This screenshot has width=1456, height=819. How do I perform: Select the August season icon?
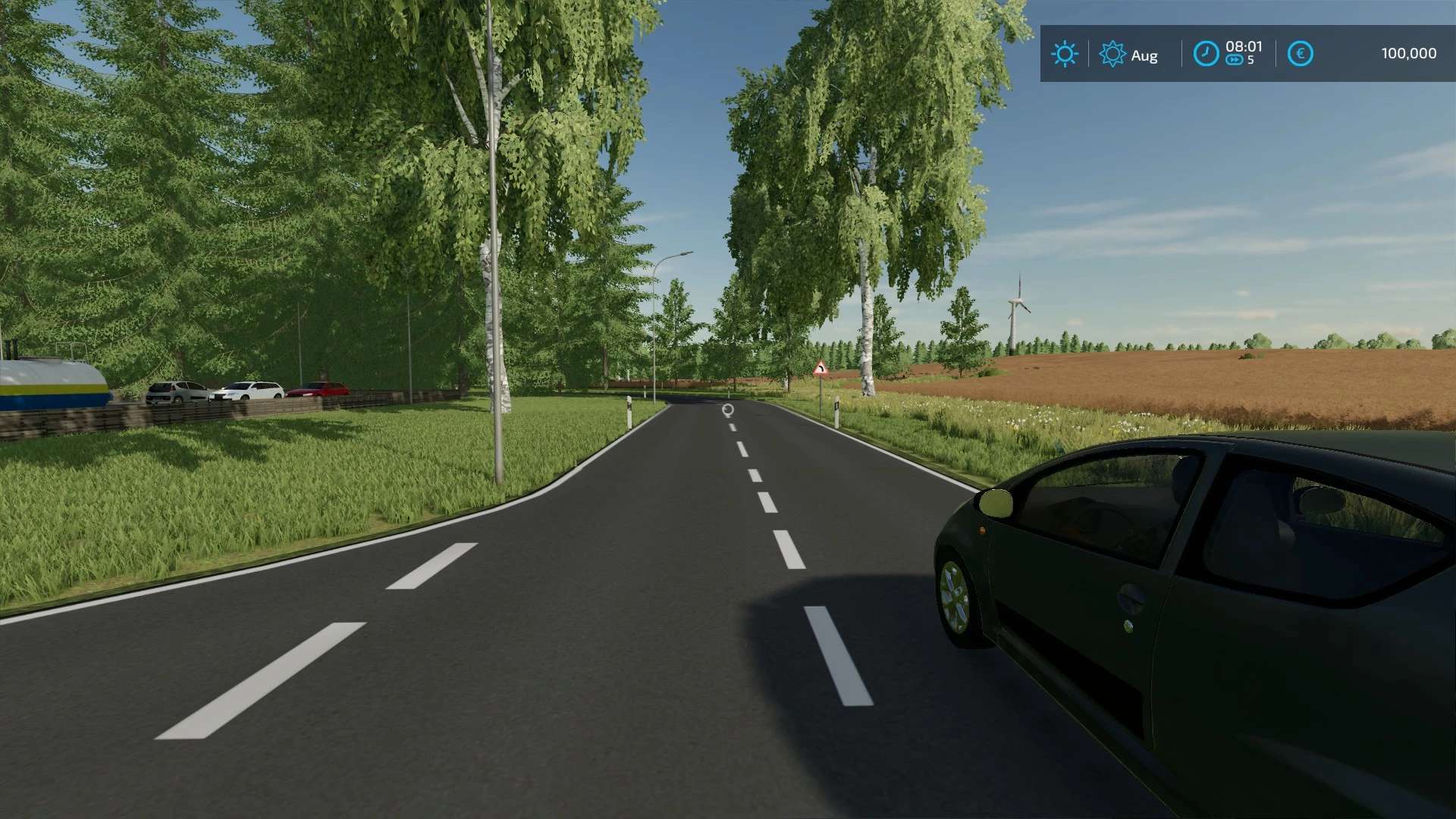click(x=1112, y=54)
